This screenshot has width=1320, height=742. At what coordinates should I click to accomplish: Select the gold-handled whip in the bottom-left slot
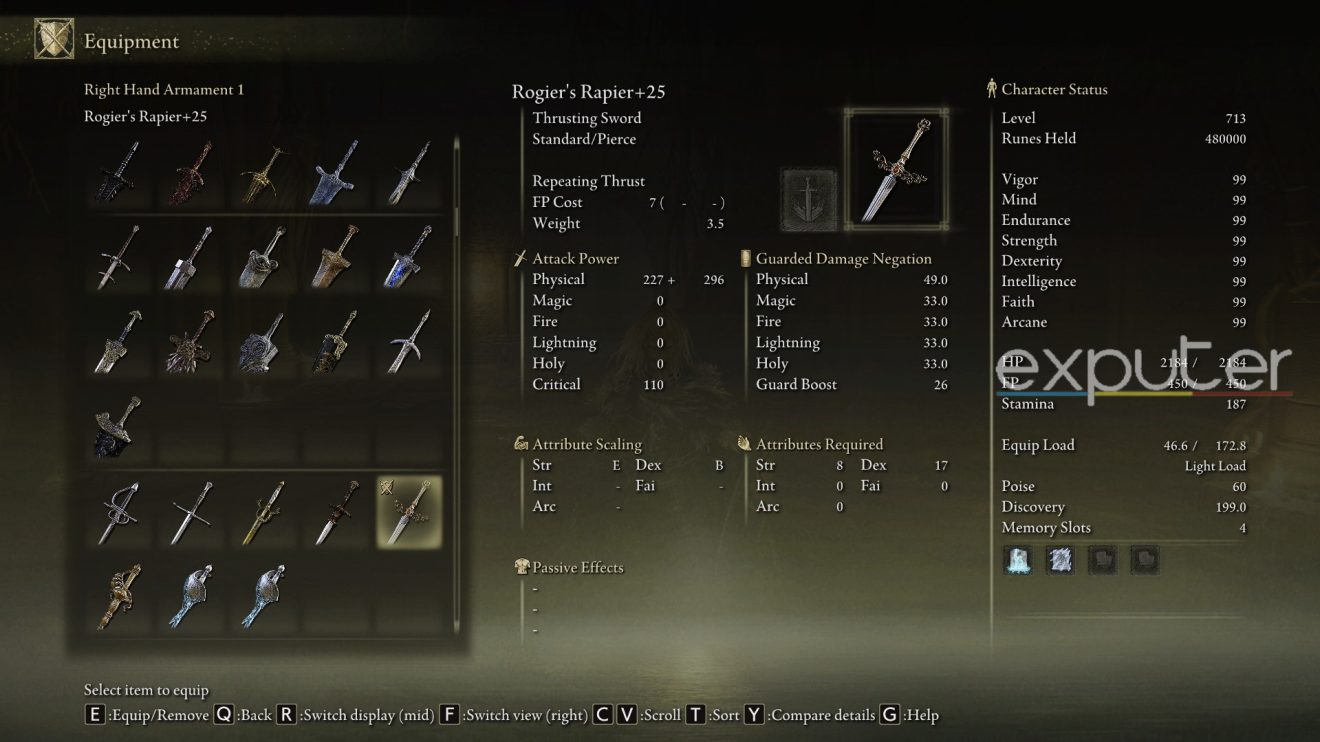[118, 596]
